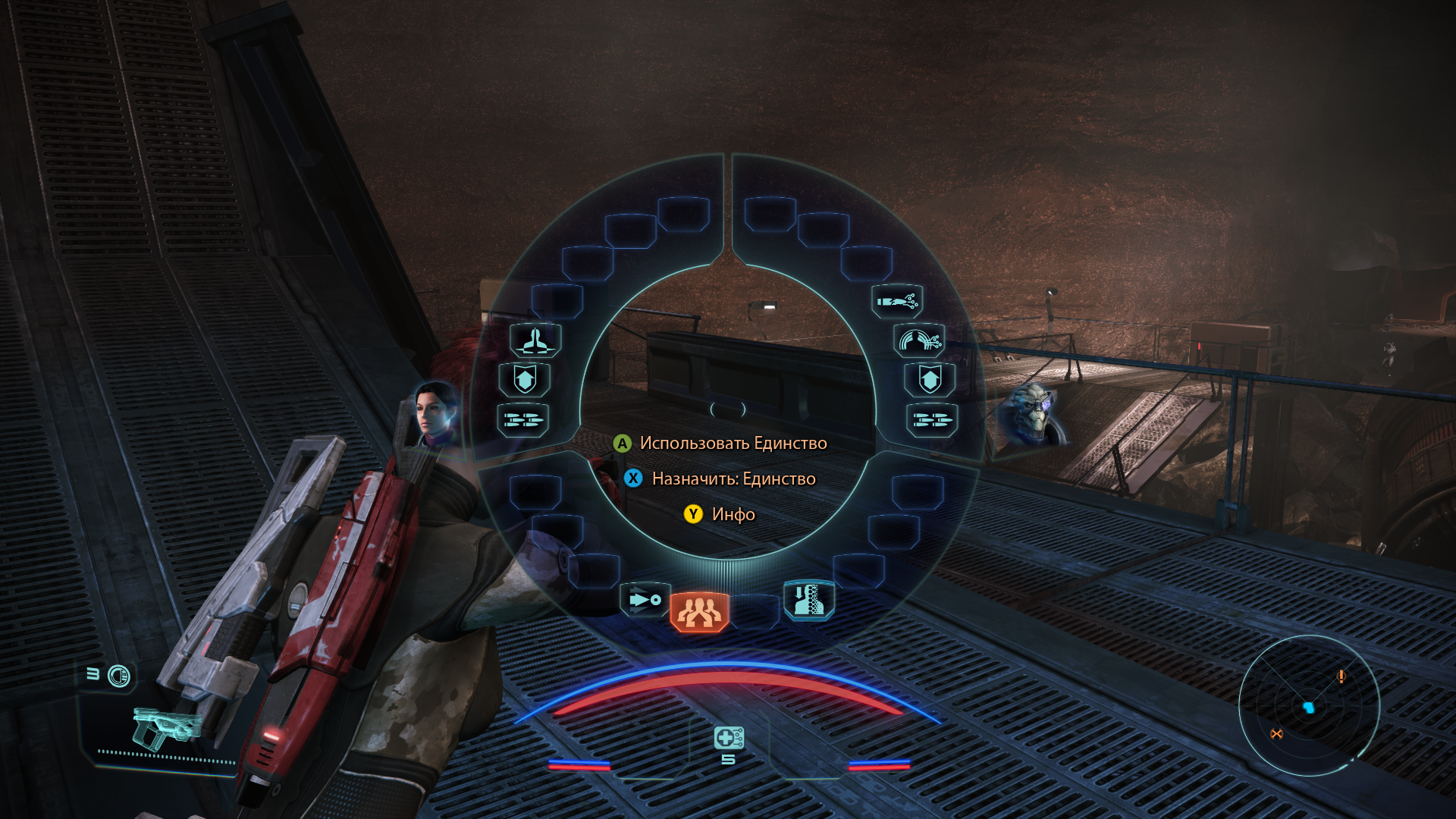Image resolution: width=1456 pixels, height=819 pixels.
Task: Use Garrus's twin-bullet ammo power
Action: pyautogui.click(x=932, y=419)
